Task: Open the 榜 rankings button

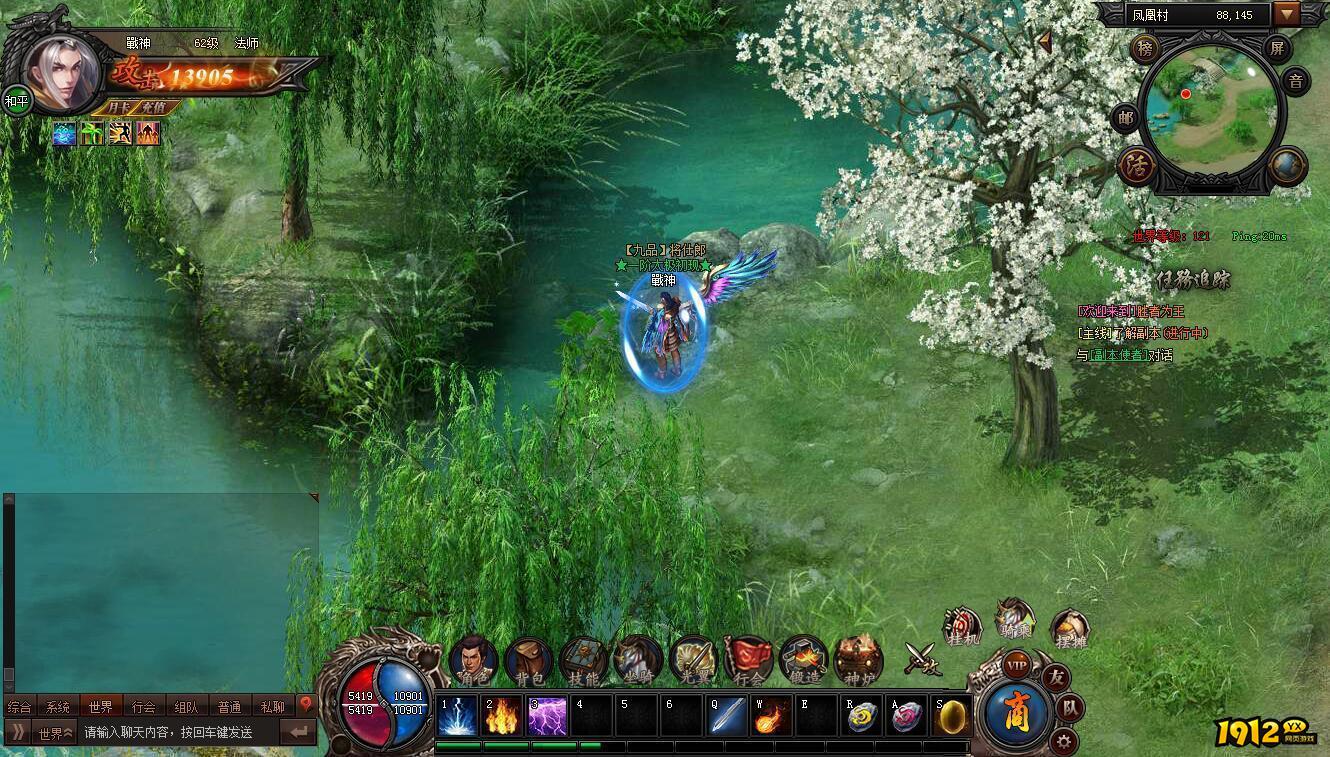Action: [x=1144, y=48]
